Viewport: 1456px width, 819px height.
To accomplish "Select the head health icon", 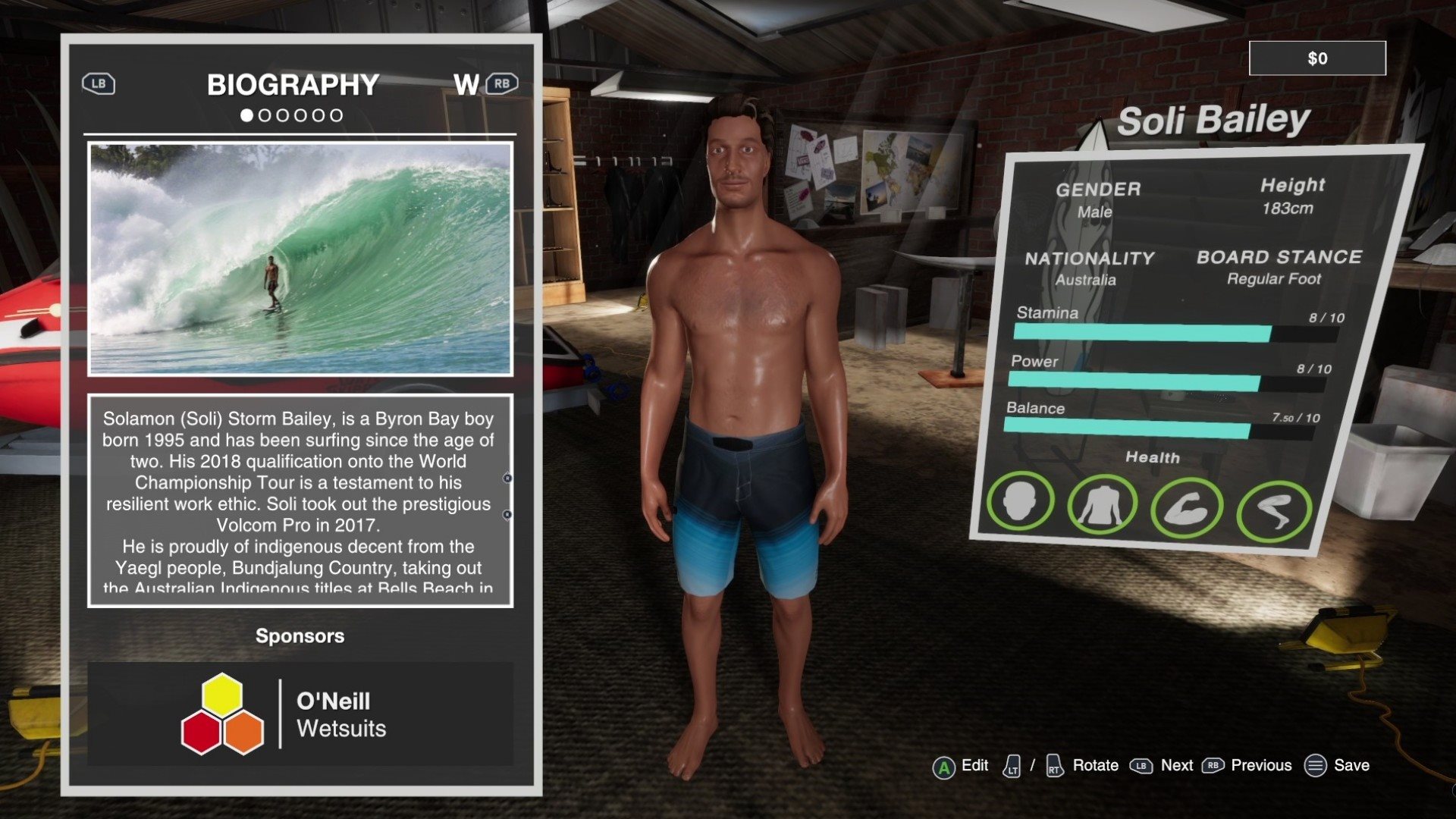I will coord(1020,500).
